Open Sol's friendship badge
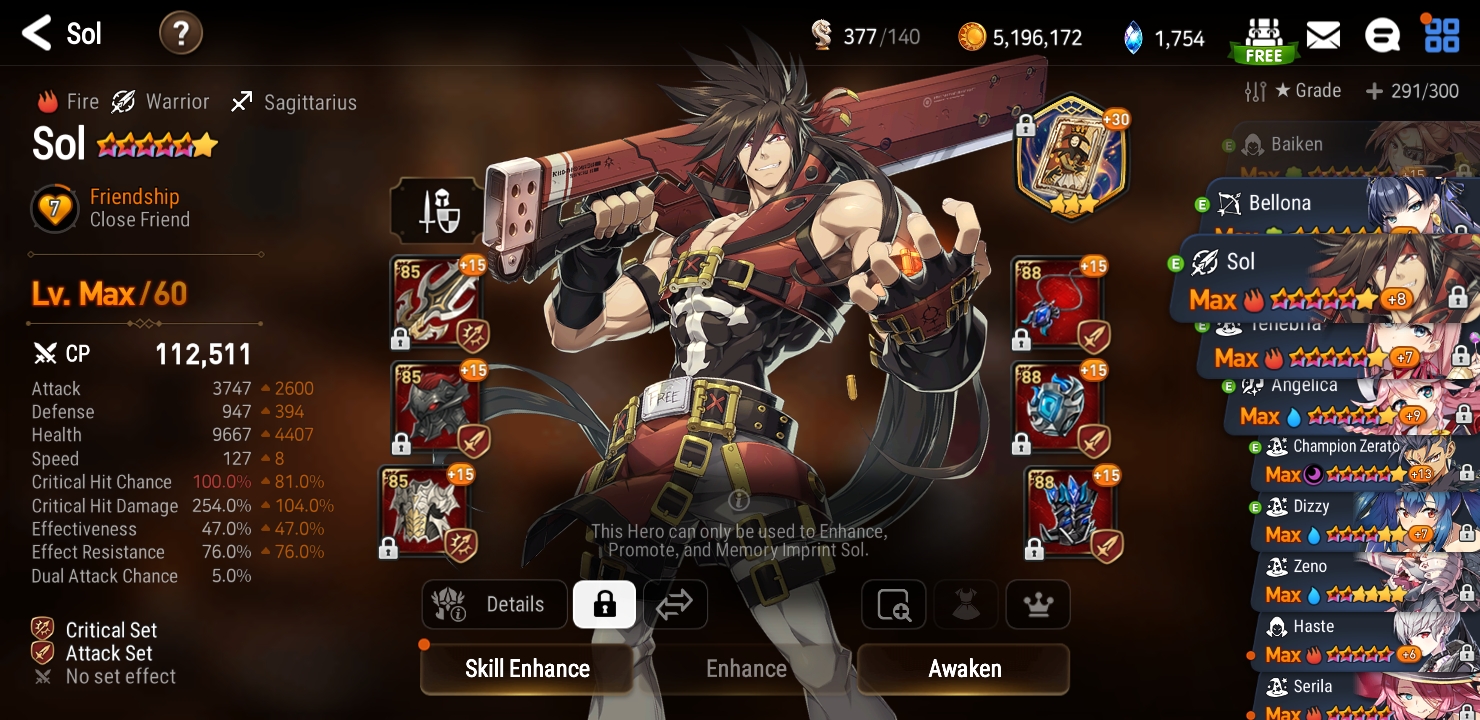 (x=57, y=210)
